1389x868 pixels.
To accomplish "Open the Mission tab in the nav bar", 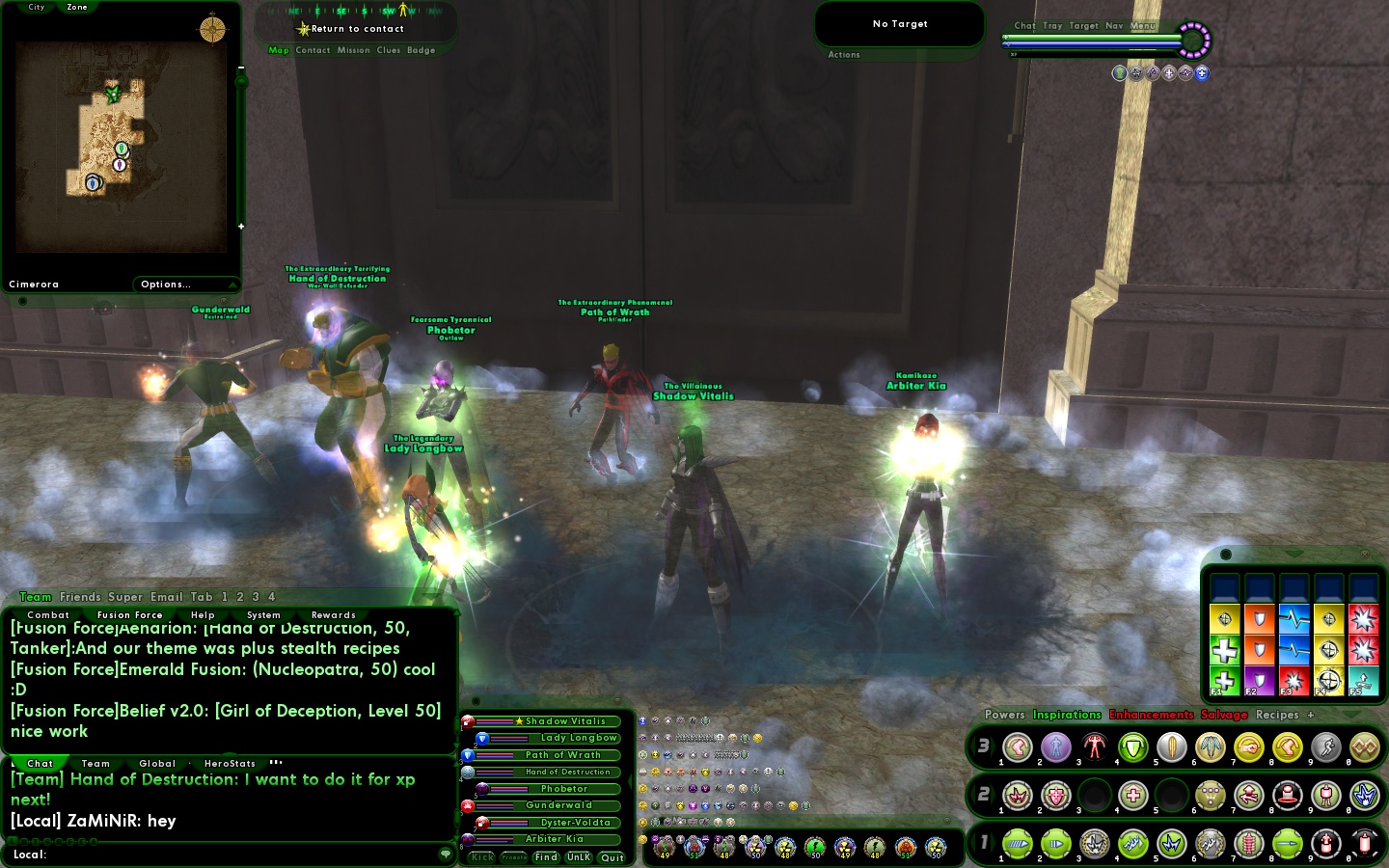I will pos(353,50).
